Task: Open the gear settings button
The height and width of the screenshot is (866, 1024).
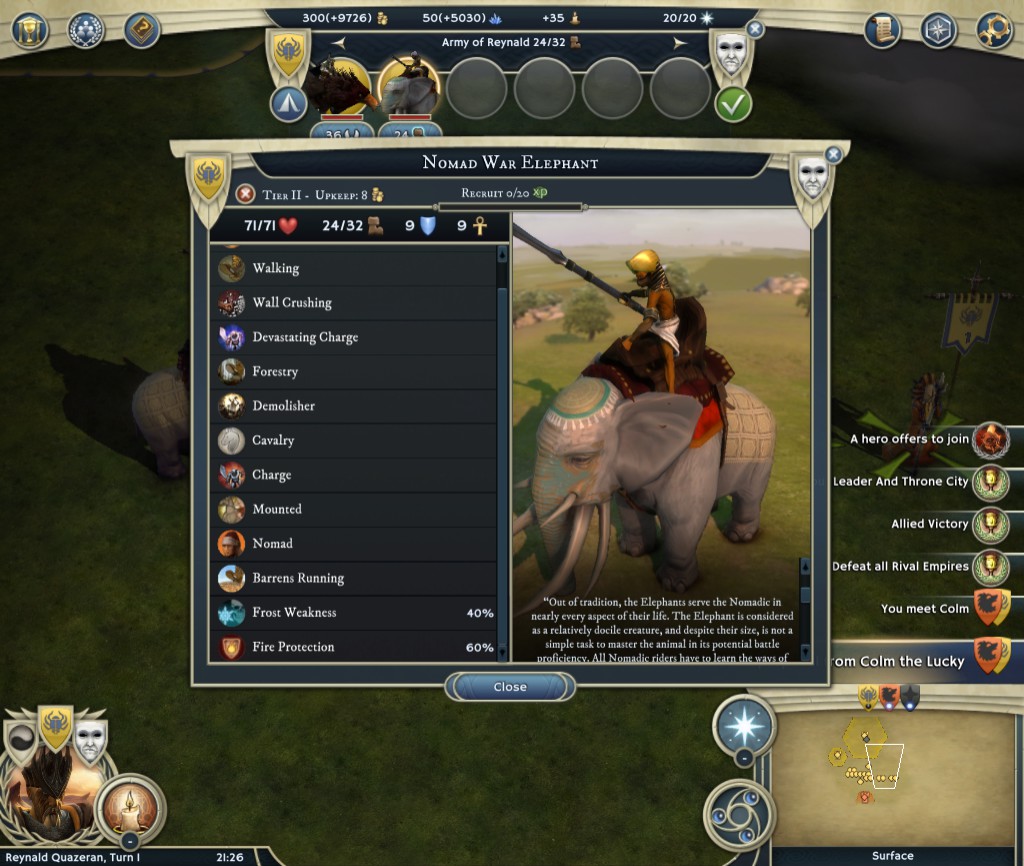Action: click(994, 30)
